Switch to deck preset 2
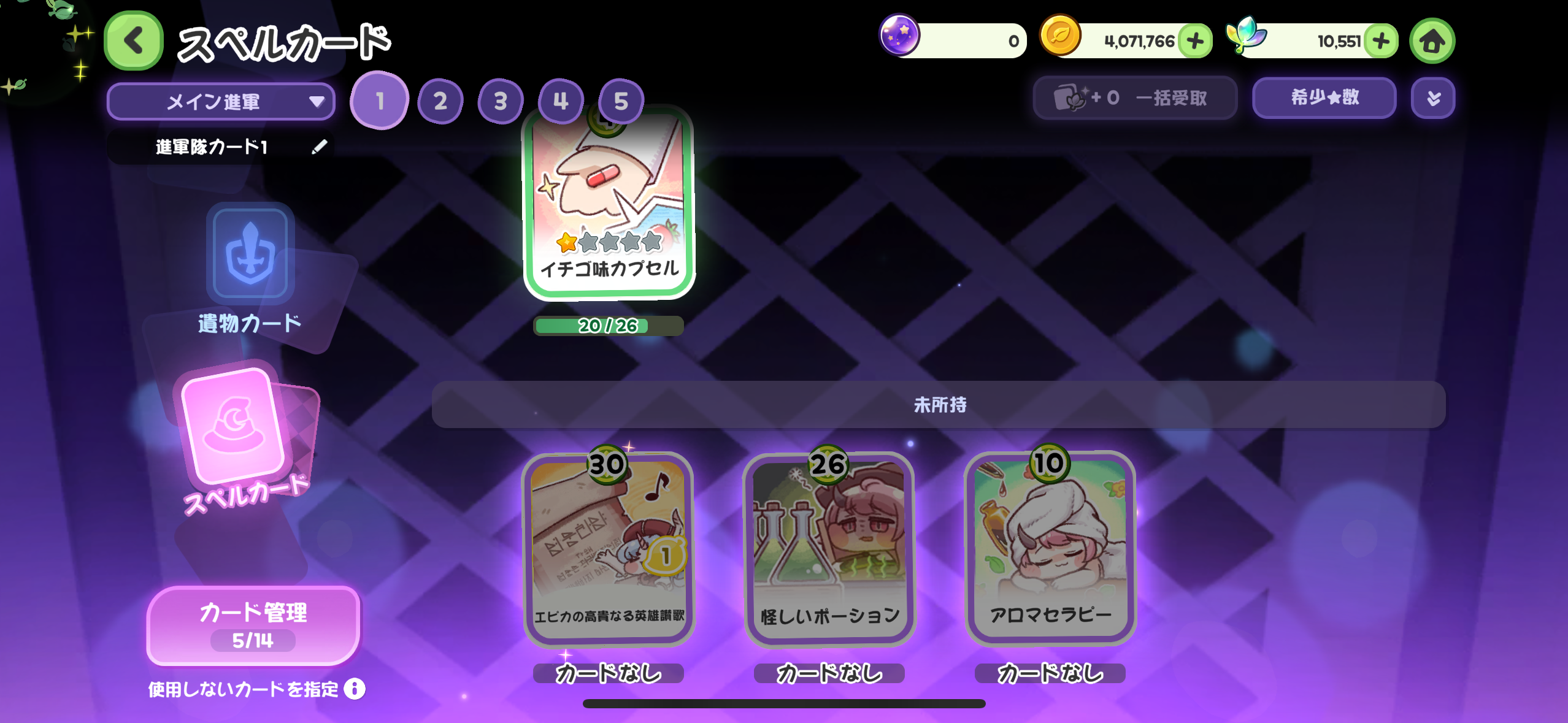Viewport: 1568px width, 723px height. click(x=440, y=101)
